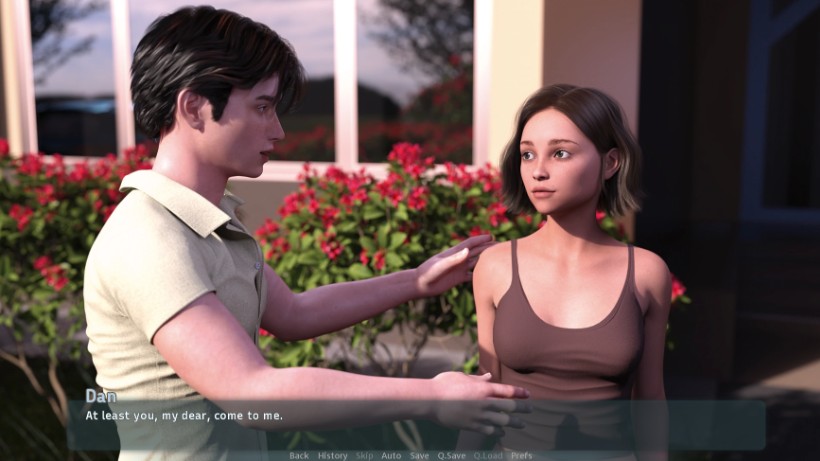Toggle Auto advance mode
Screen dimensions: 820x461
coord(391,455)
